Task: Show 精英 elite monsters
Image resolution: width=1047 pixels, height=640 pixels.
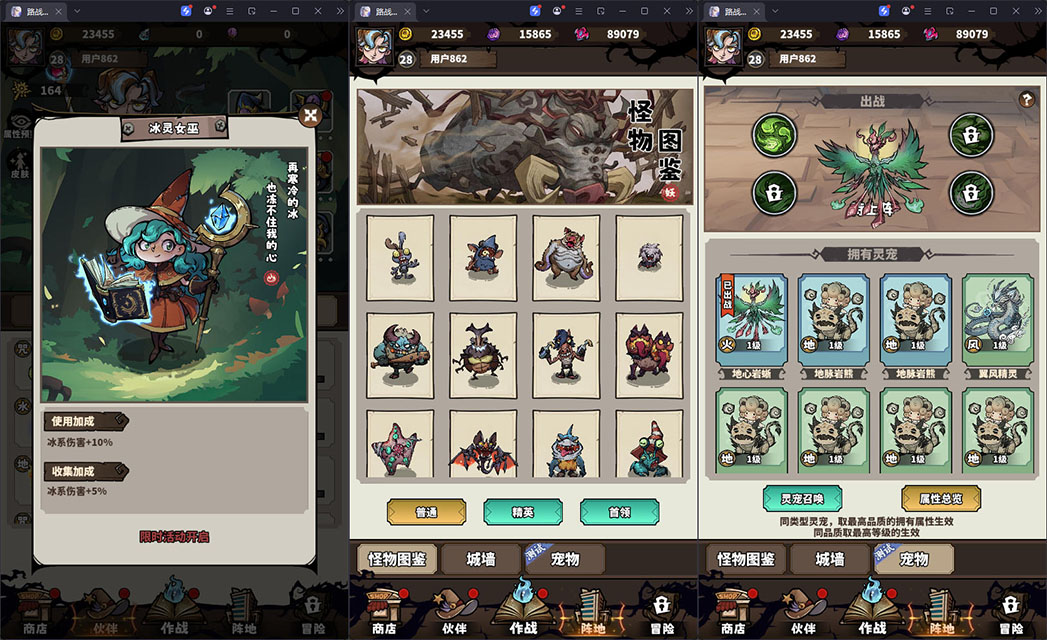Action: [x=523, y=512]
